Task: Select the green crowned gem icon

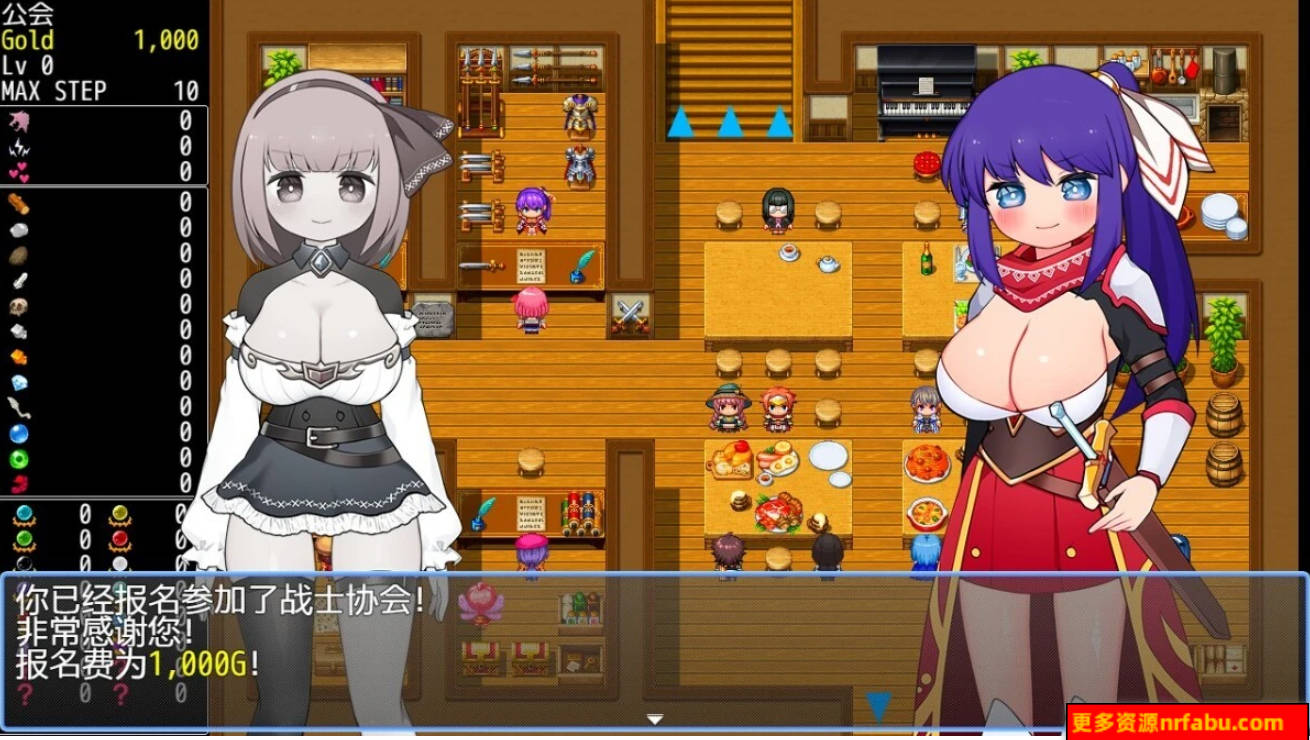Action: tap(23, 537)
